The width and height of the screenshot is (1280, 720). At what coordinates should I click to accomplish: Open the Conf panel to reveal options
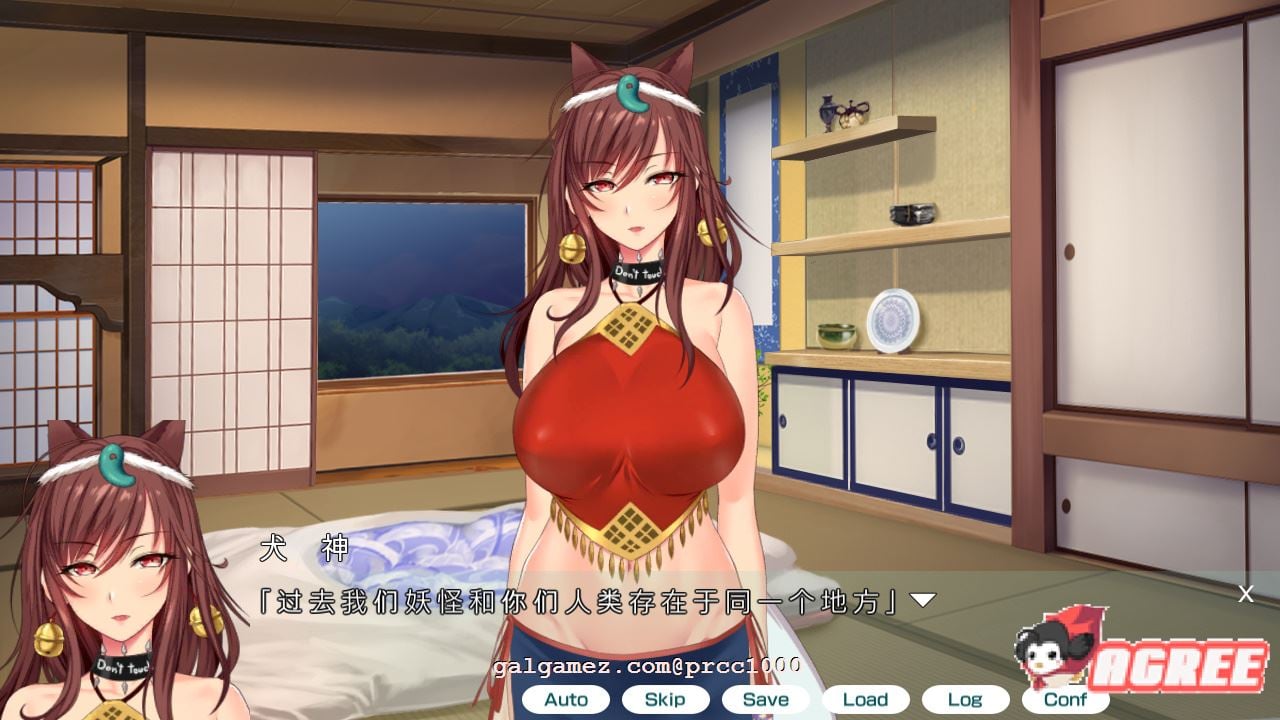tap(1063, 700)
